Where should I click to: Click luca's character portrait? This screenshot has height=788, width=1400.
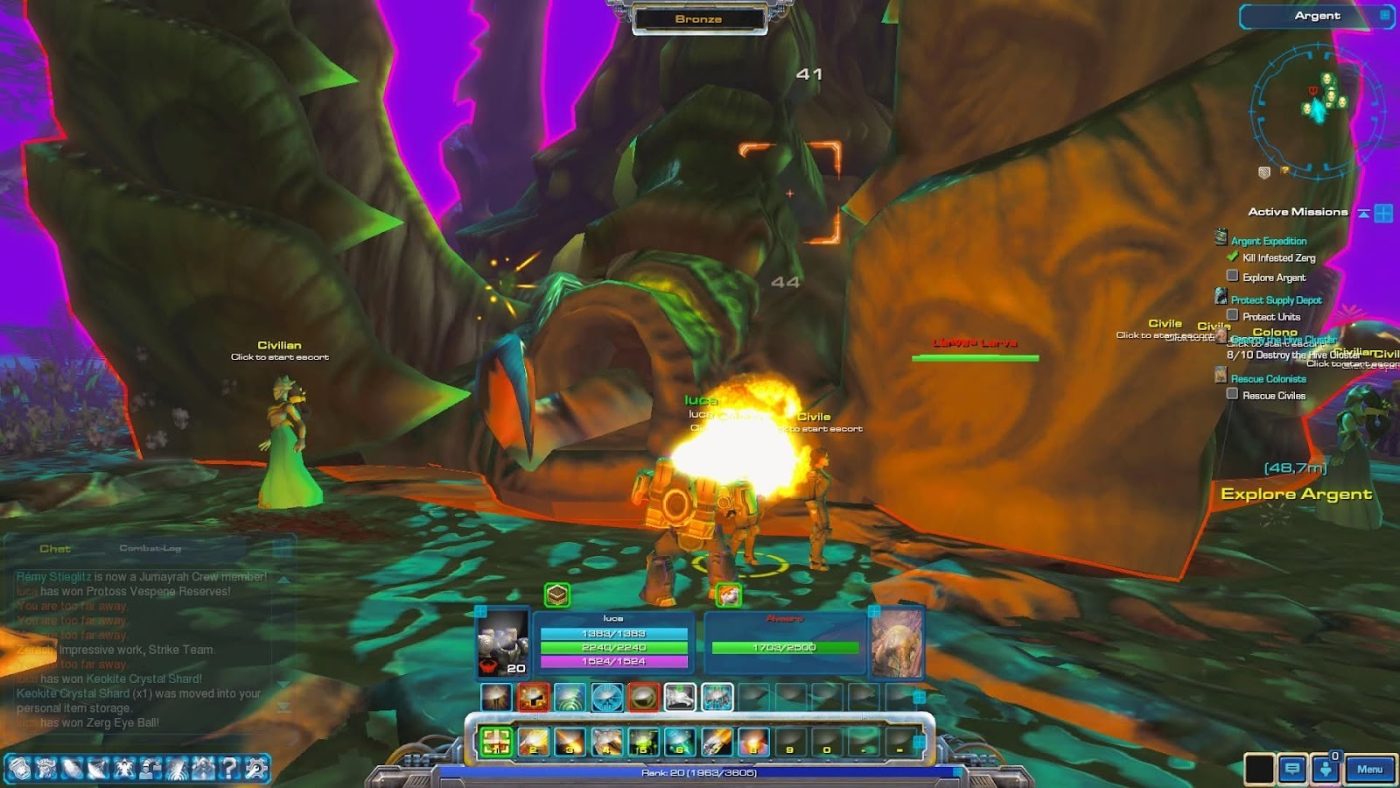tap(503, 643)
